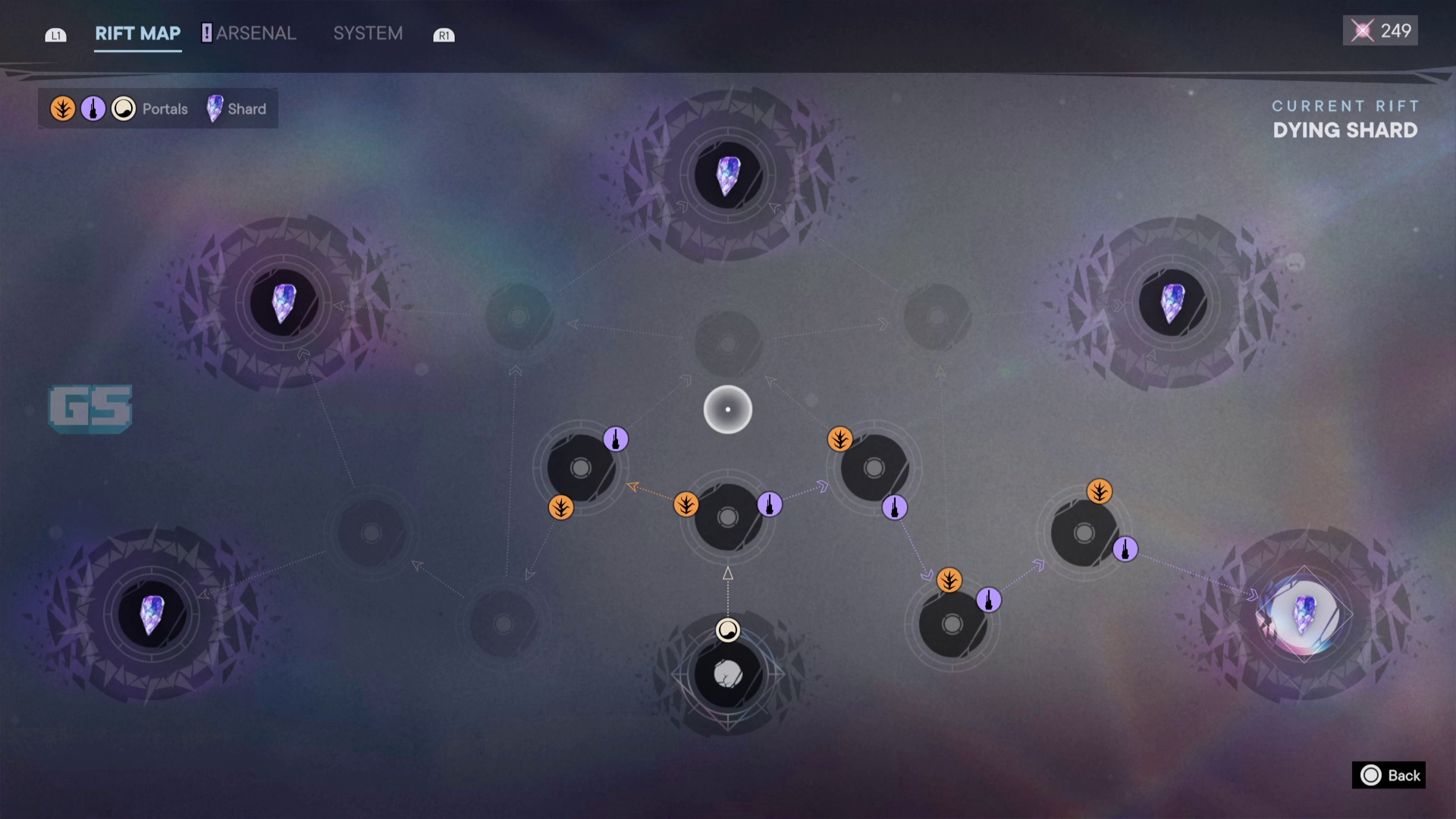The image size is (1456, 819).
Task: Click the red shard currency icon beside 249
Action: [1364, 30]
